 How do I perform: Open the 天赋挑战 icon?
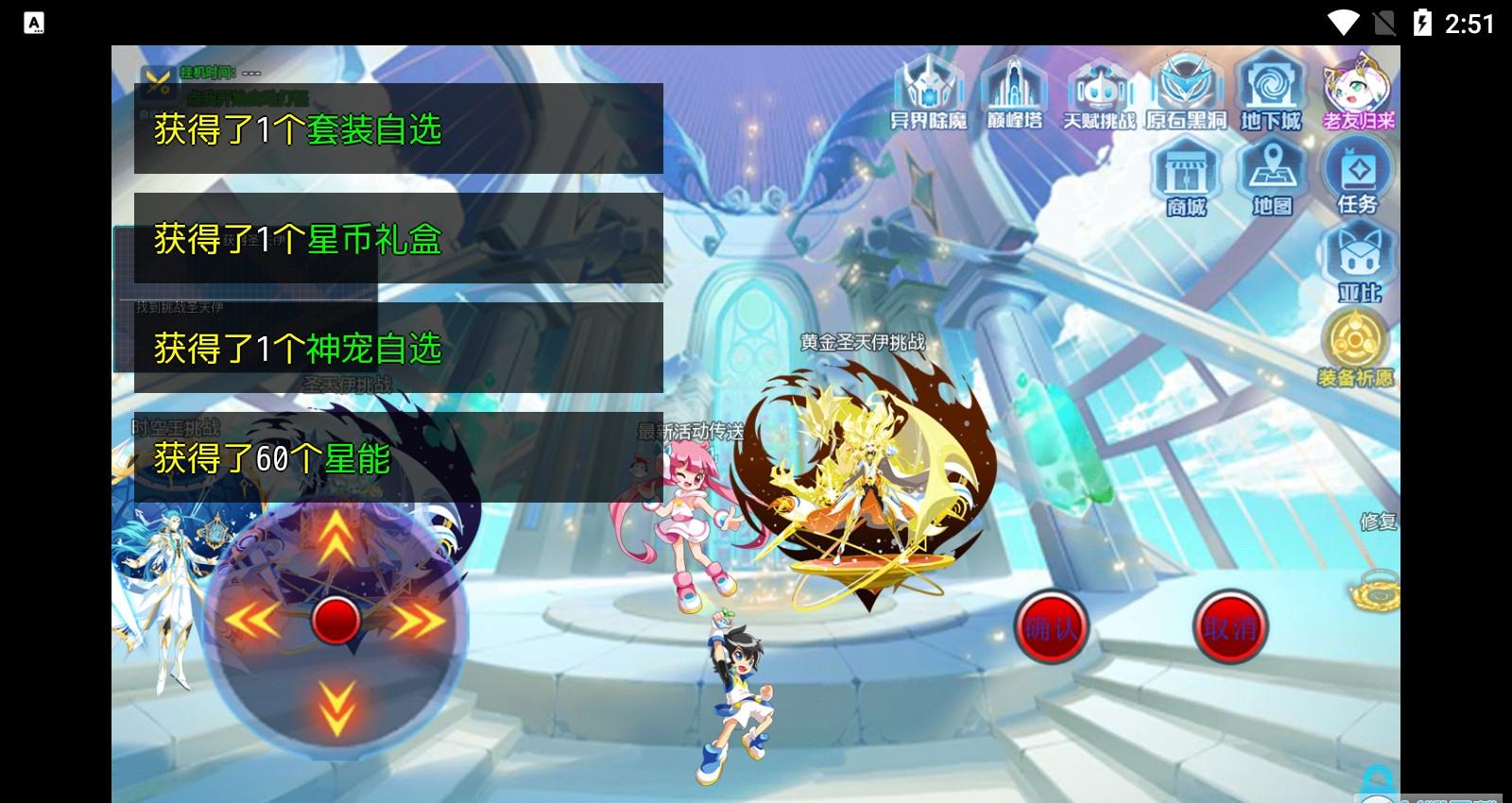tap(1099, 93)
